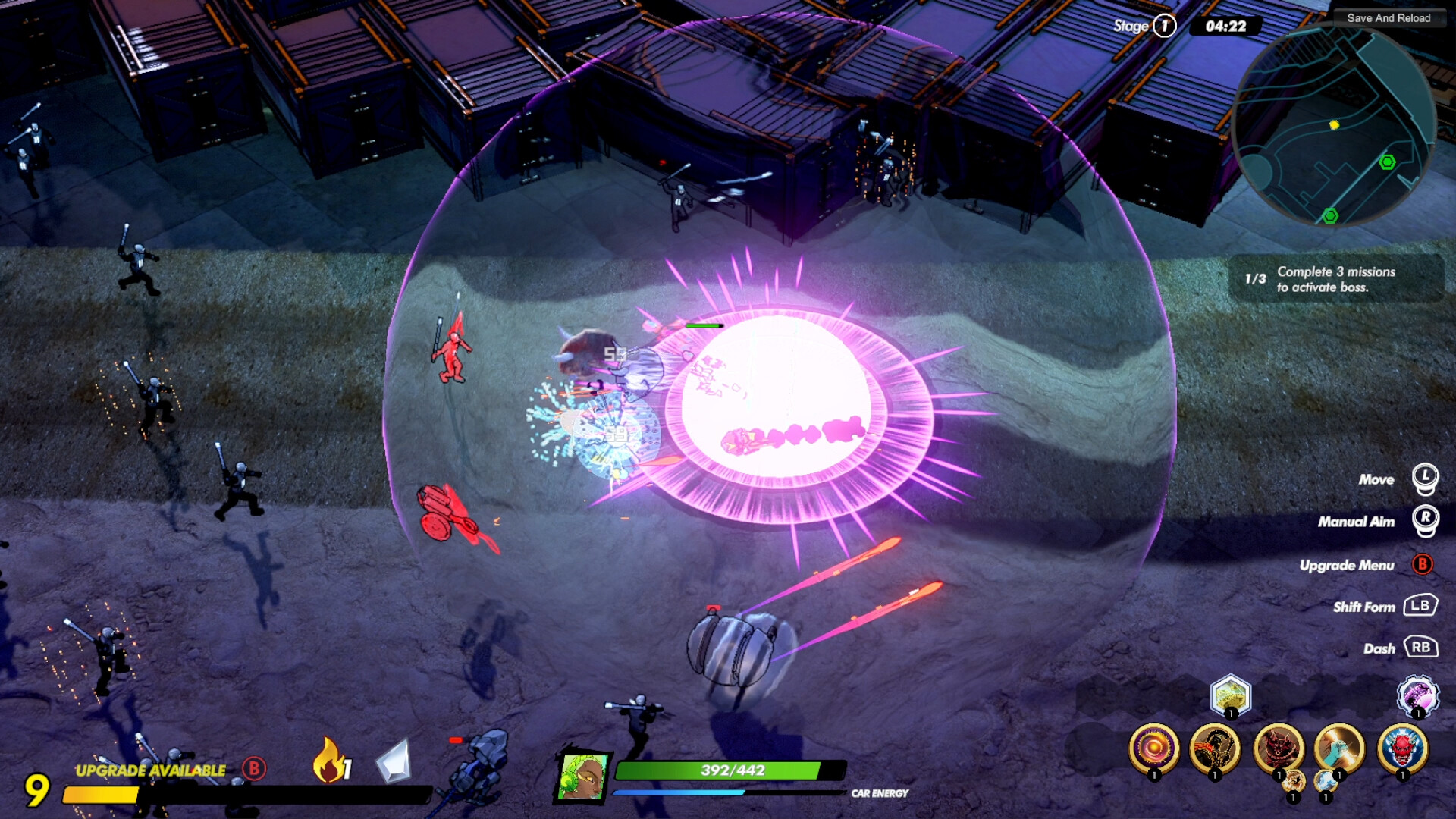The width and height of the screenshot is (1456, 819).
Task: Open the Upgrade Available notification
Action: point(150,770)
